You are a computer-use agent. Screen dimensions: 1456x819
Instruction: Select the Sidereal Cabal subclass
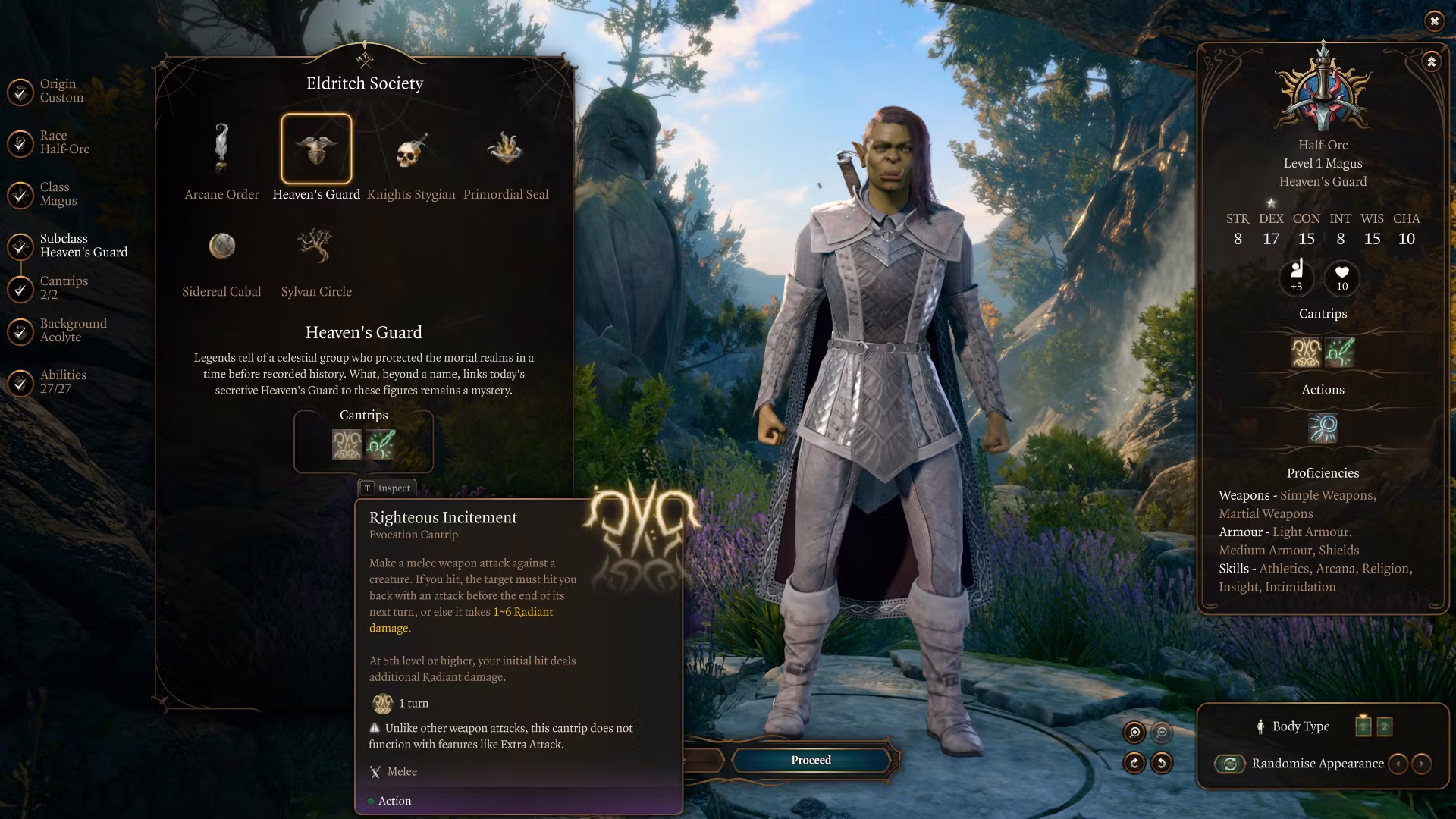[x=221, y=246]
